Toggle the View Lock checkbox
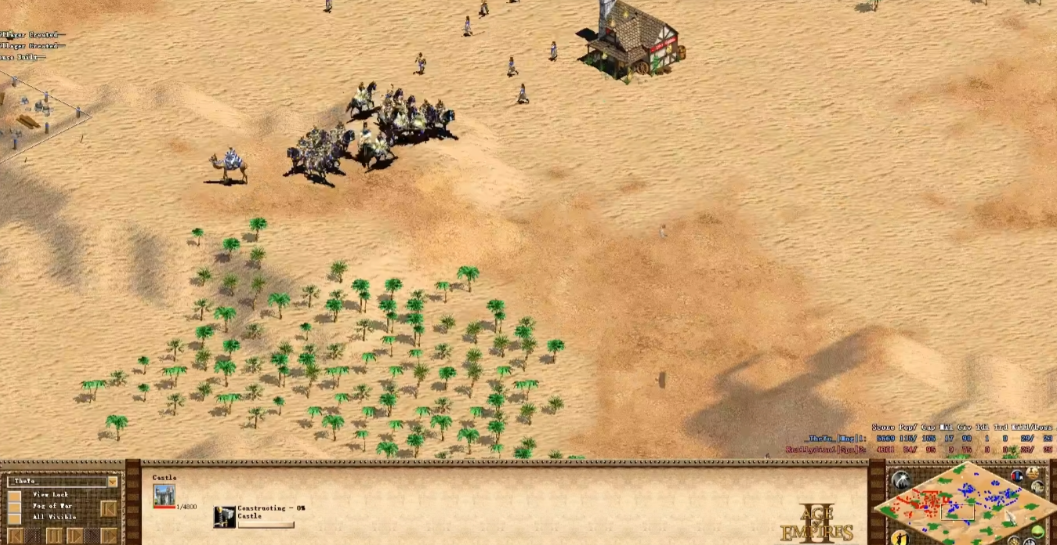 [x=15, y=495]
